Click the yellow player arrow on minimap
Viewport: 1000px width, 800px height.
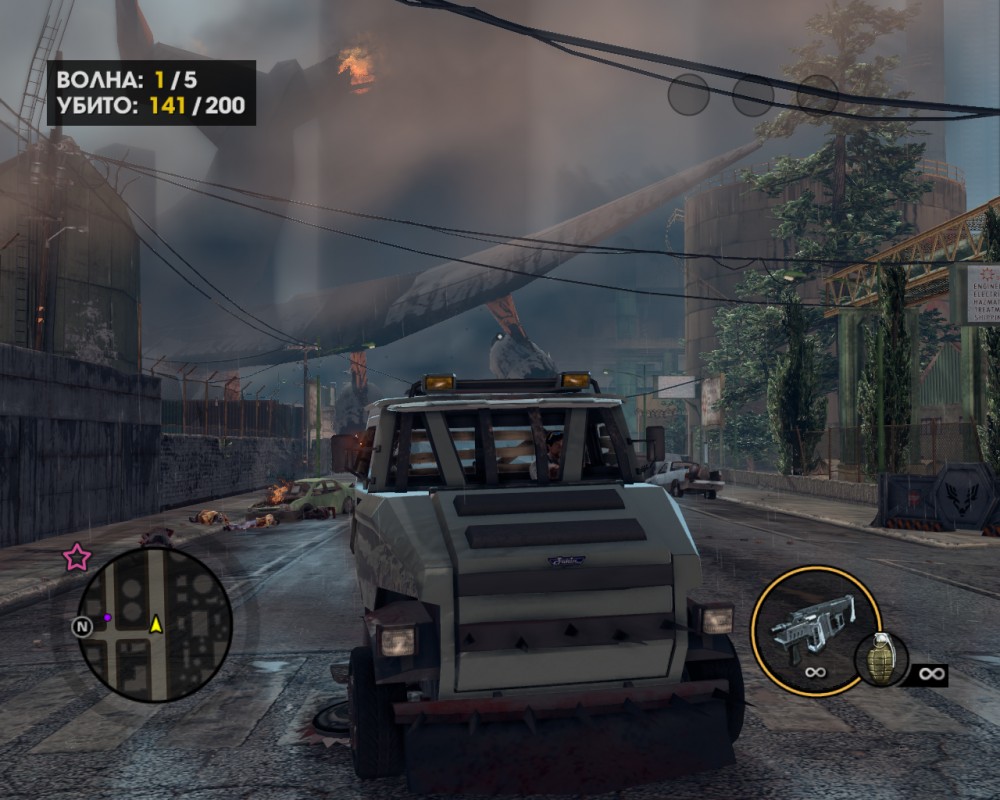[156, 624]
